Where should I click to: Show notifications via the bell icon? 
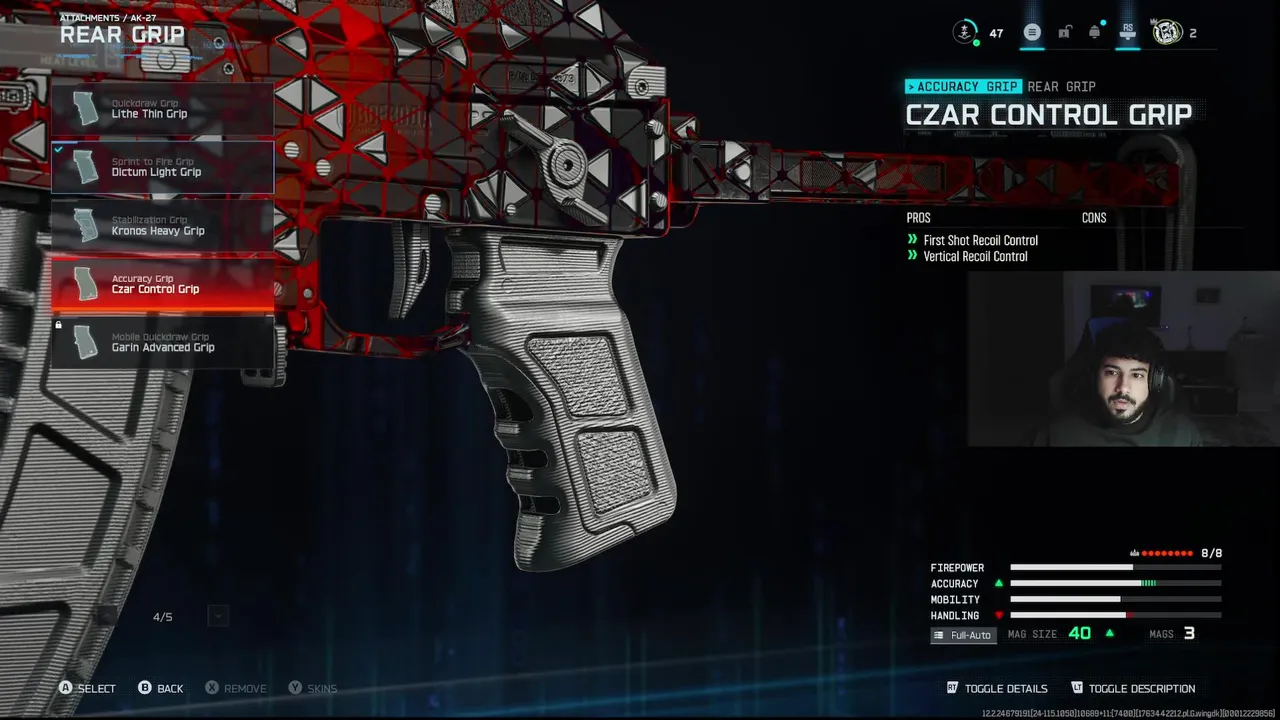pos(1095,33)
